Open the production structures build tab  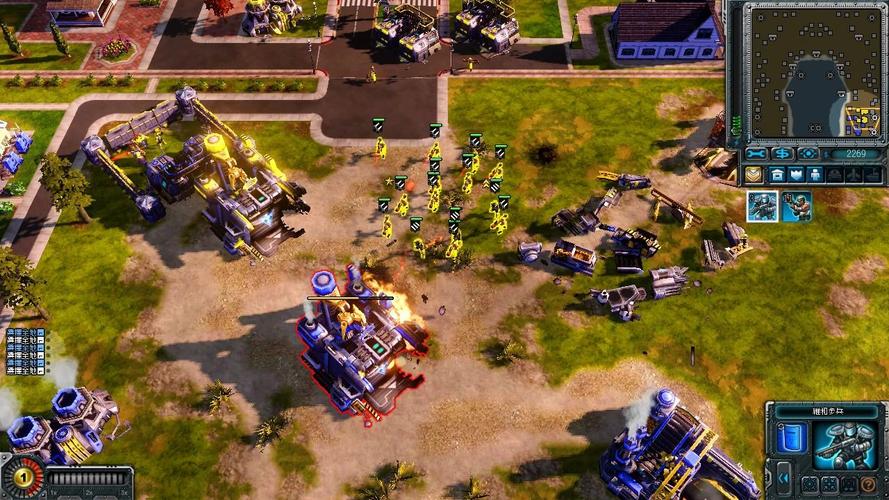[x=777, y=175]
